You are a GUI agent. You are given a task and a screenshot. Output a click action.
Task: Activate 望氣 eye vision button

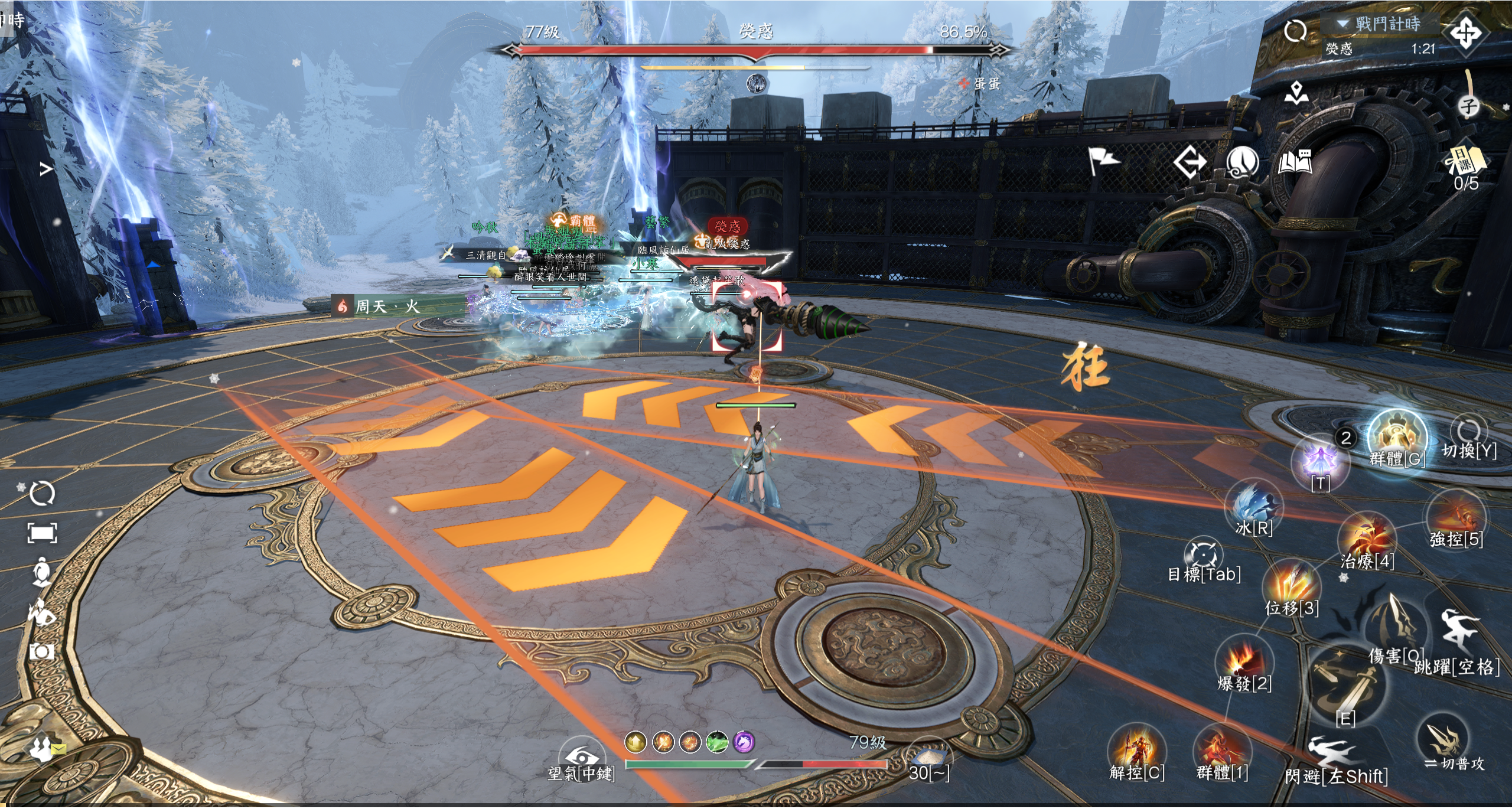pos(582,758)
